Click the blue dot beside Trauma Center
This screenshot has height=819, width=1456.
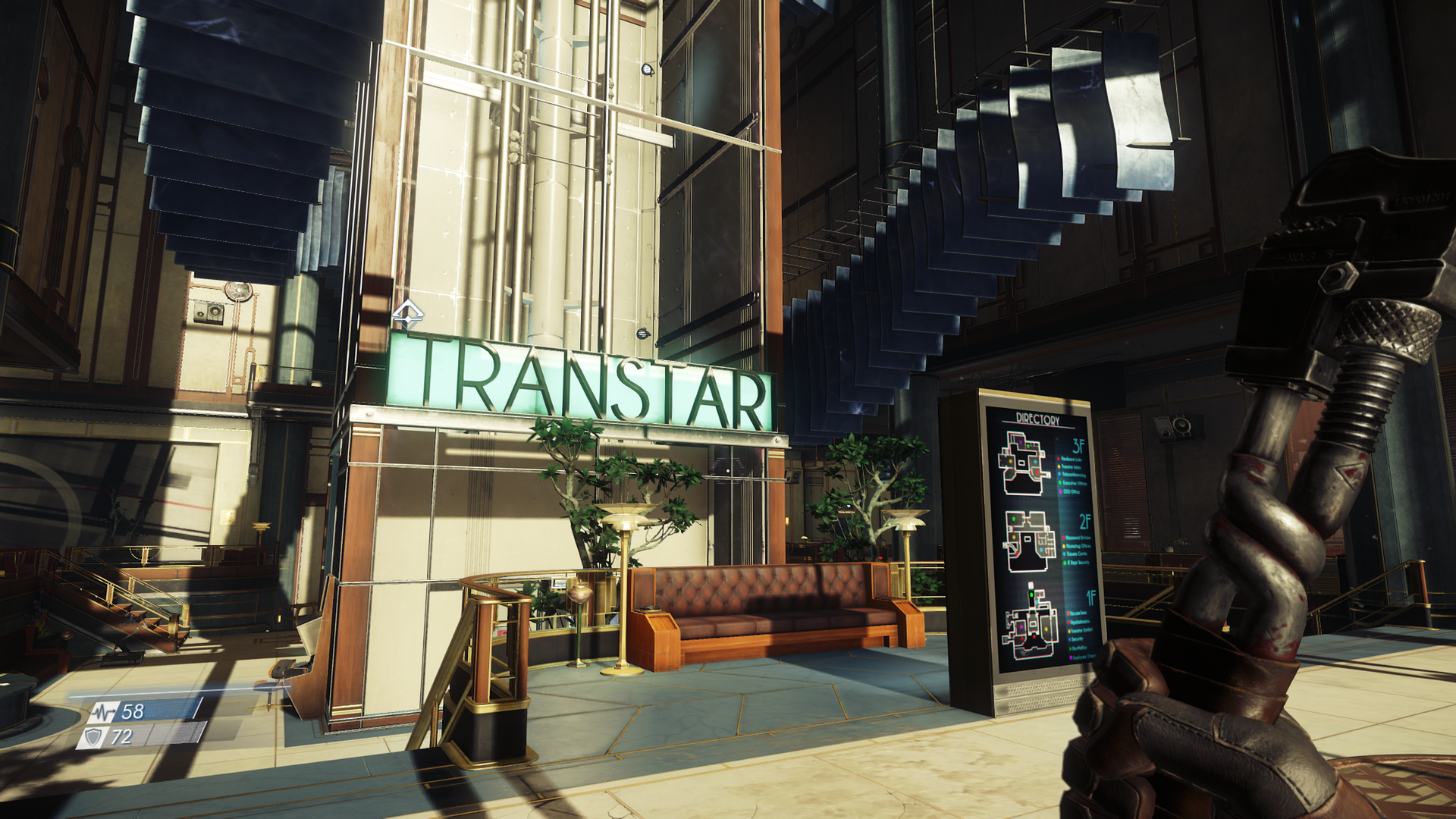(x=1064, y=554)
